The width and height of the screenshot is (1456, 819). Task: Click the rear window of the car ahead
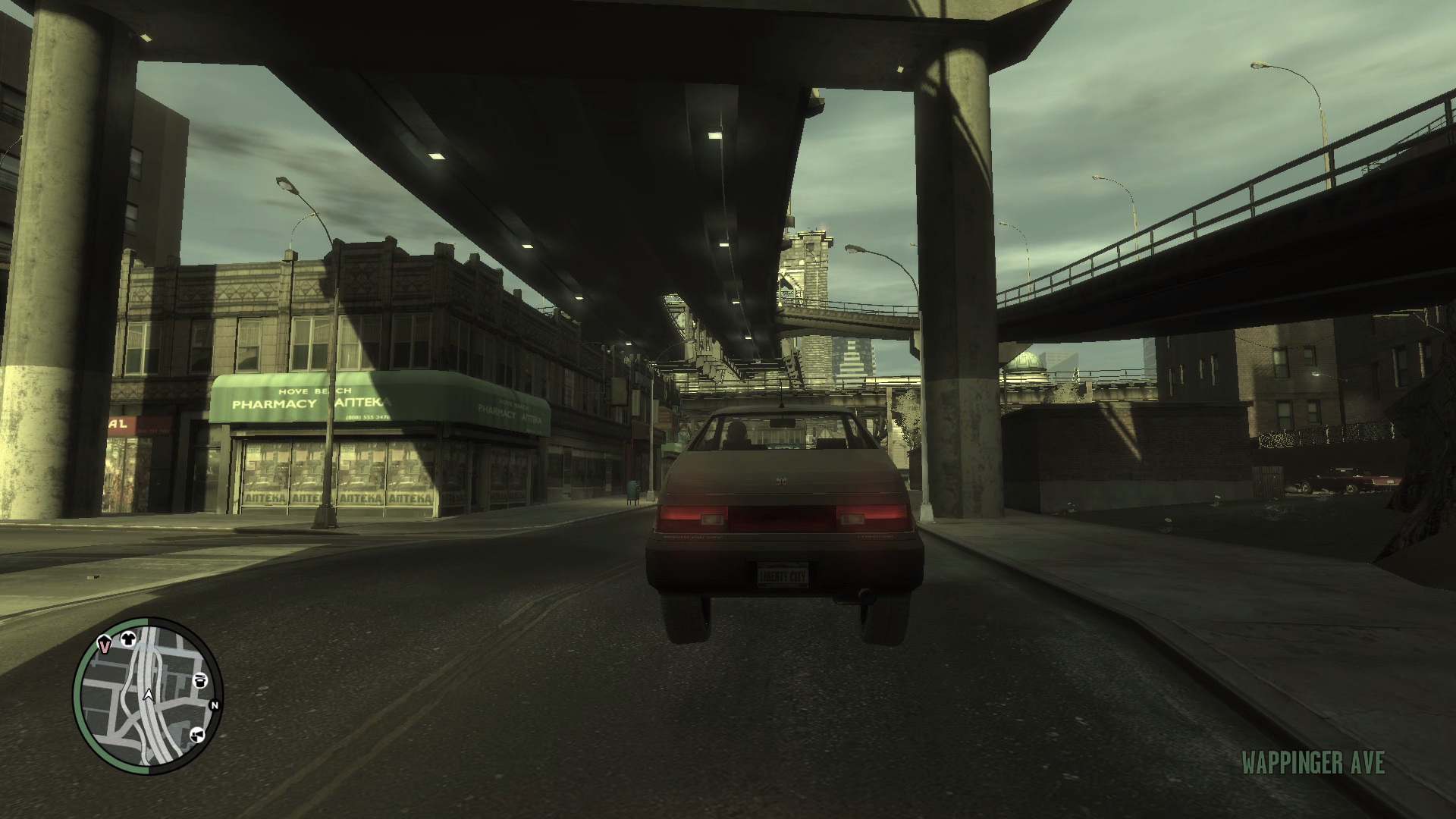[780, 432]
